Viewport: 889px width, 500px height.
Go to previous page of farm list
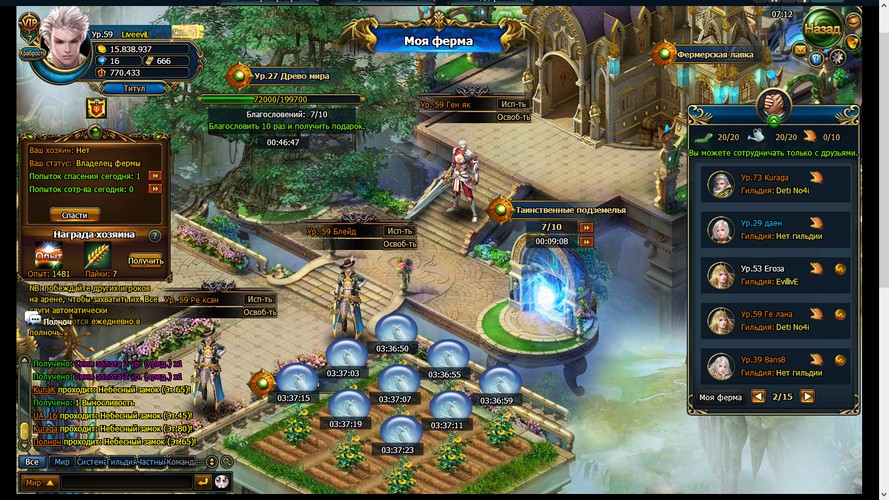[x=758, y=397]
